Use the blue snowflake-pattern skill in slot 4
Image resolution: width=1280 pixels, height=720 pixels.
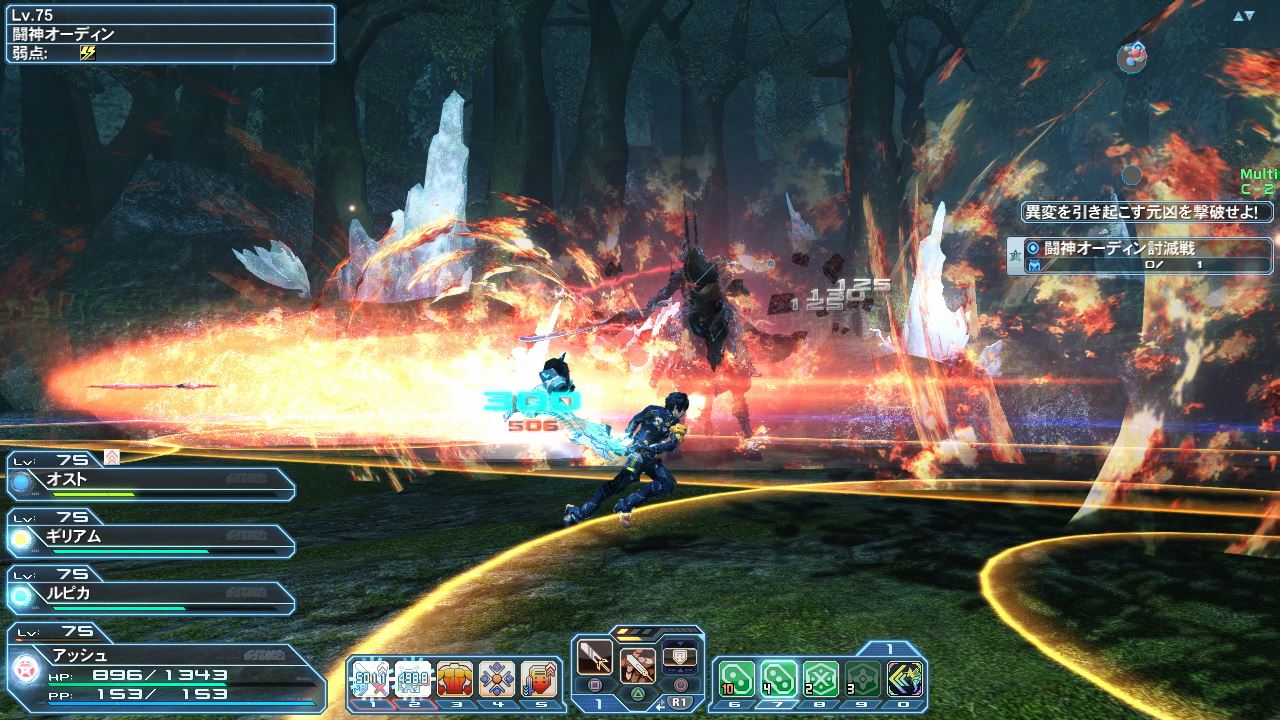point(497,678)
